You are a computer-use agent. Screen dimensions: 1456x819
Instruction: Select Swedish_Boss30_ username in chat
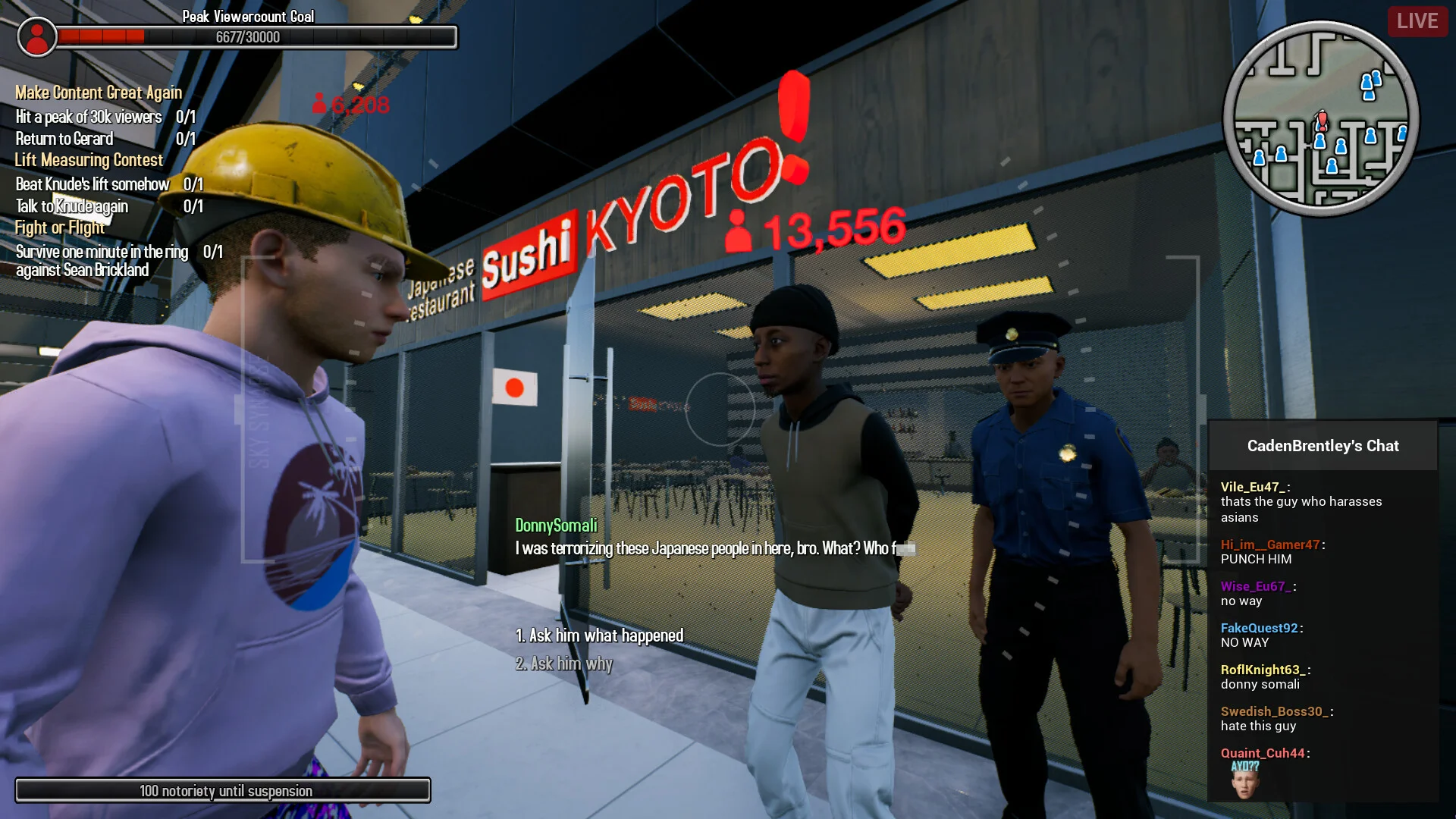point(1274,711)
